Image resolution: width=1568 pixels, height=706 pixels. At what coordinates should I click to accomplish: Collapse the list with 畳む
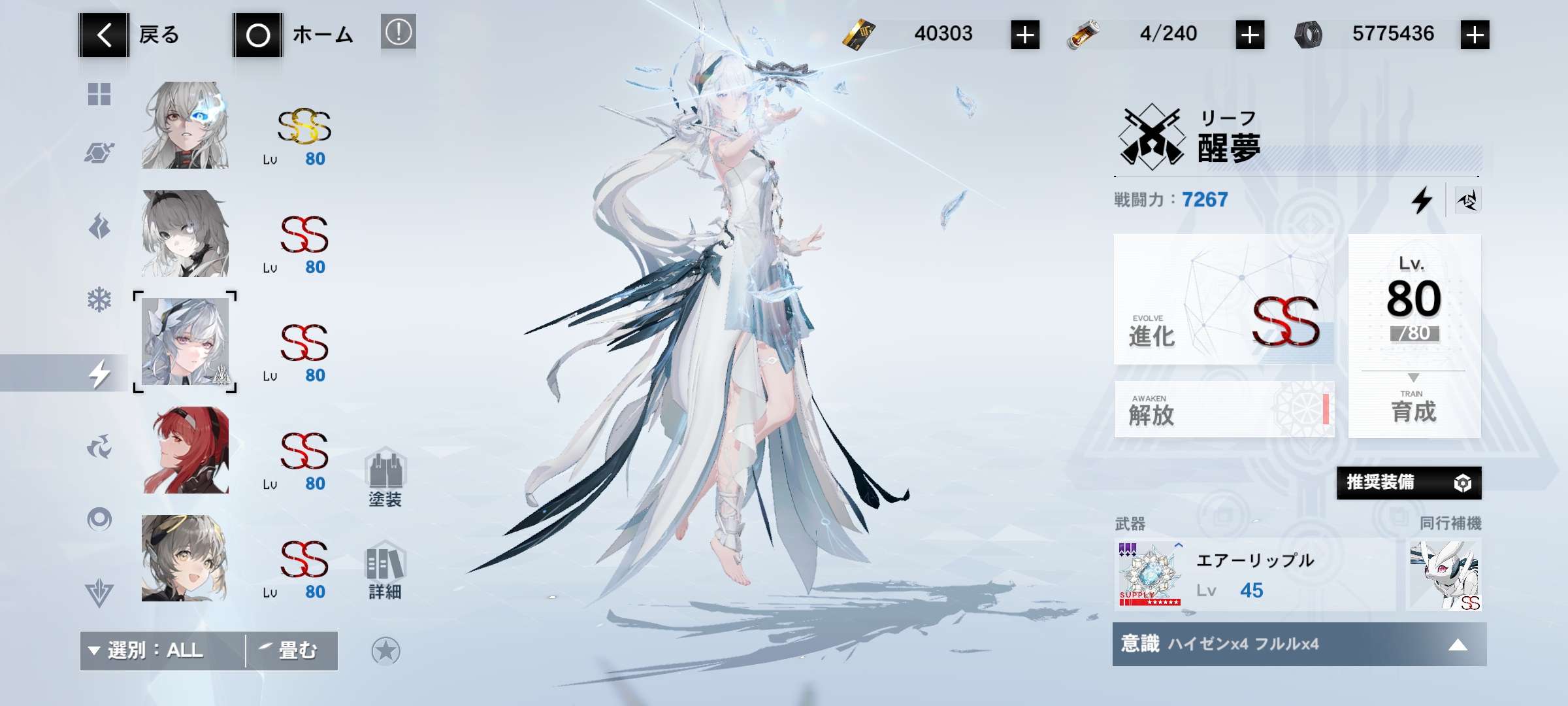(x=291, y=650)
